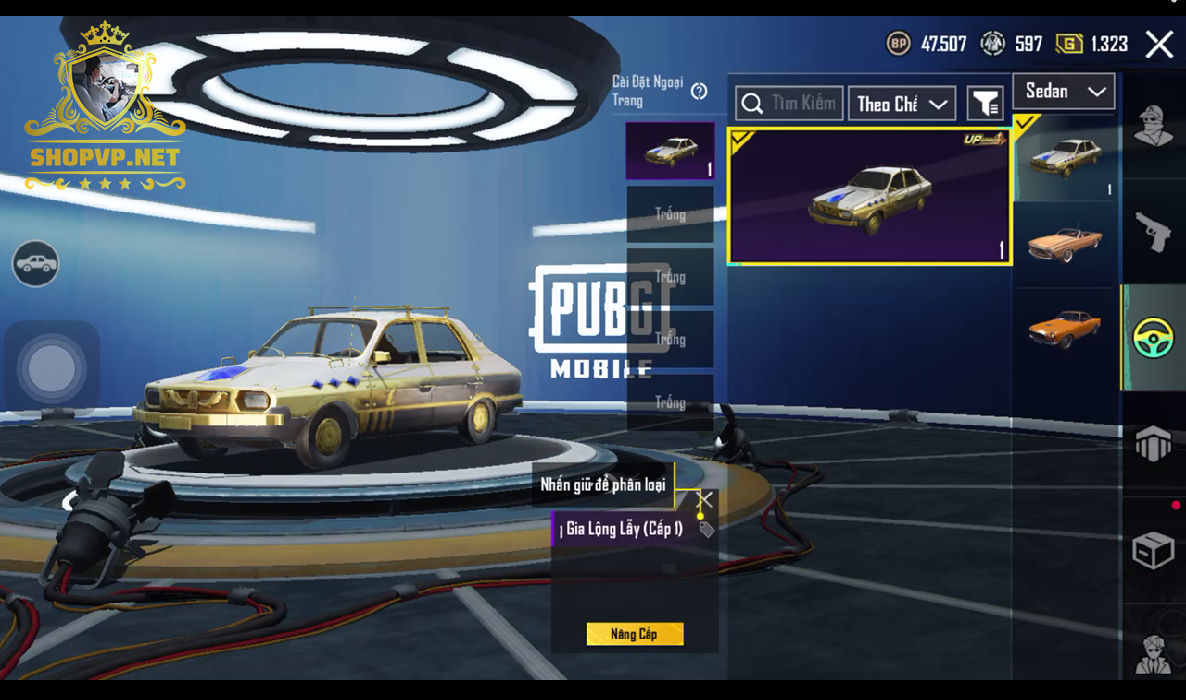1186x700 pixels.
Task: Tap the round car icon button
Action: click(x=36, y=264)
